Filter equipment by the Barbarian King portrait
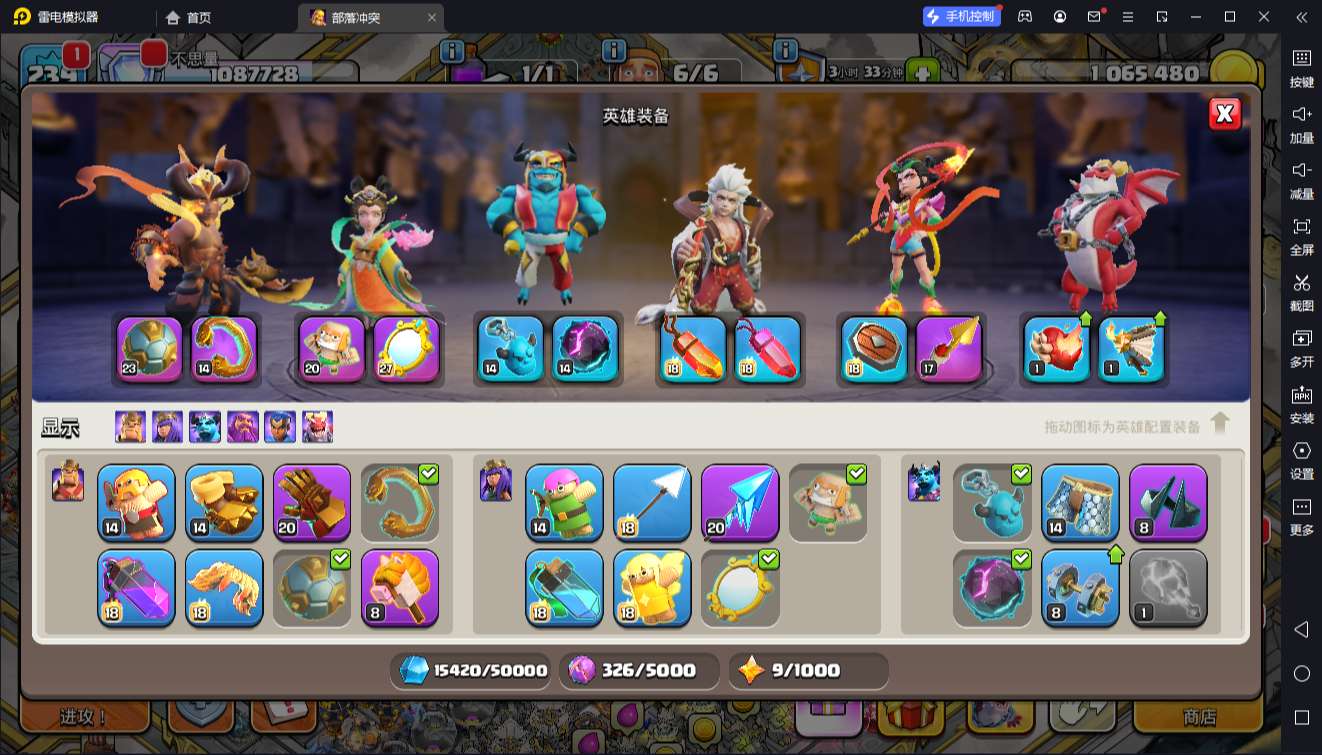The image size is (1322, 755). (130, 427)
